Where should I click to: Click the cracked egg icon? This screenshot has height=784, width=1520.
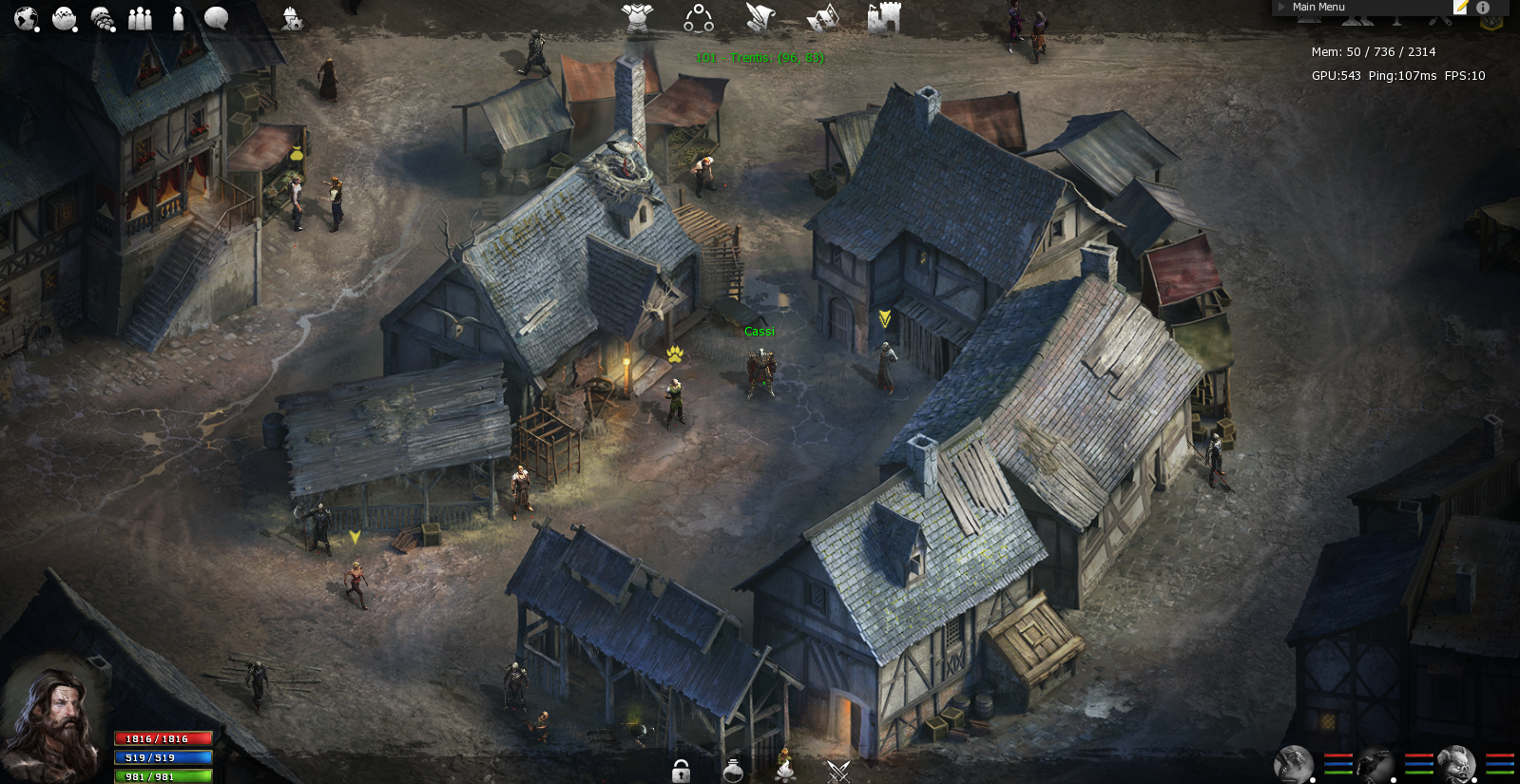[x=64, y=18]
